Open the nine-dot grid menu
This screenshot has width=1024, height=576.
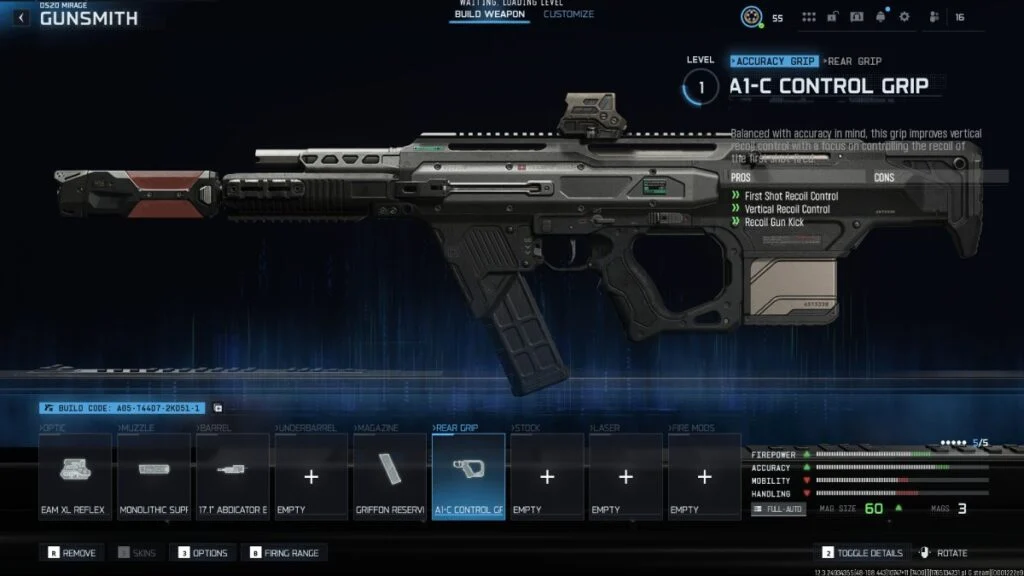click(809, 17)
